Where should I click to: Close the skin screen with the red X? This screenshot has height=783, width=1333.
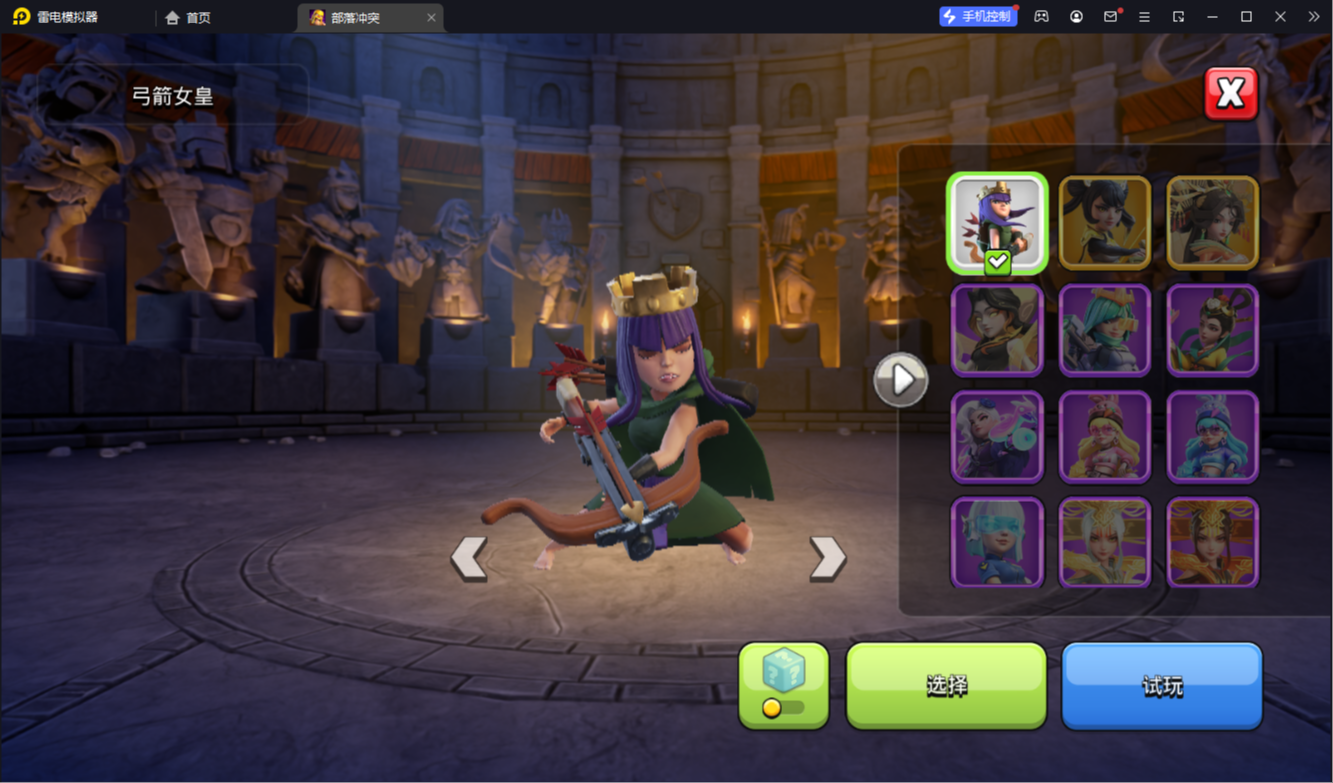click(1230, 94)
